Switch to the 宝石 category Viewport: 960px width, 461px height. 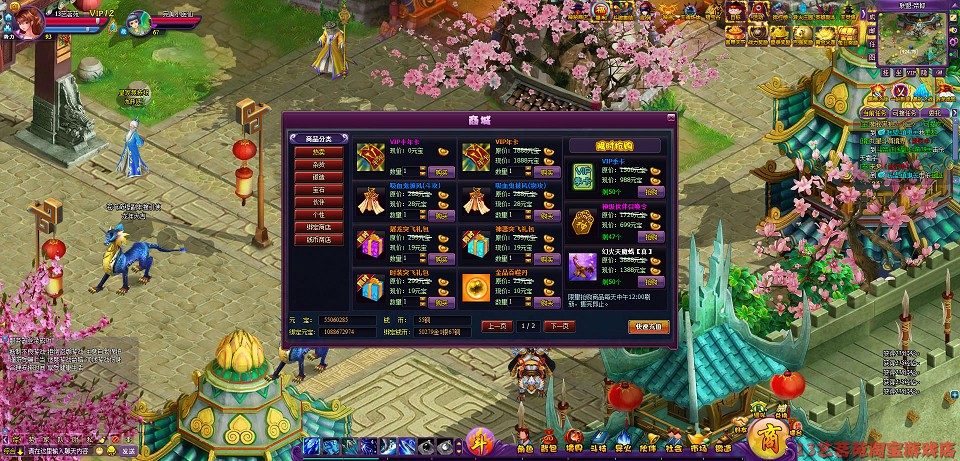point(318,188)
